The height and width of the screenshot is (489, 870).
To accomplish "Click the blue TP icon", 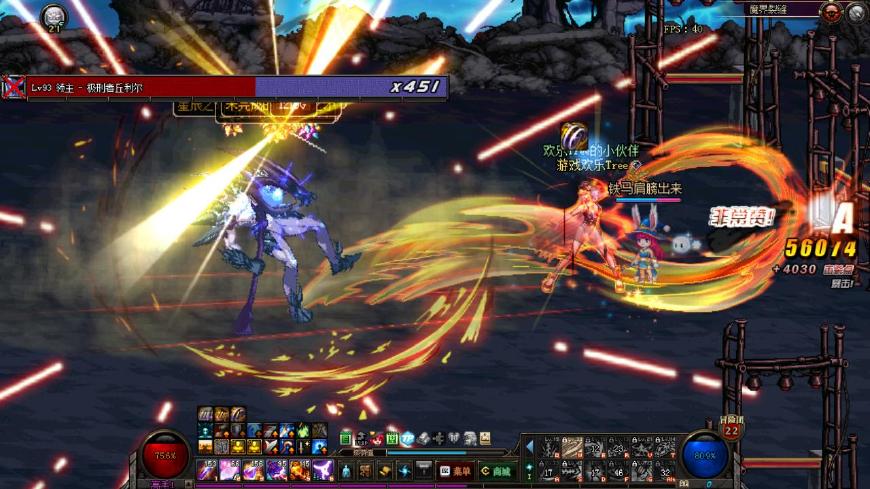I will 407,438.
